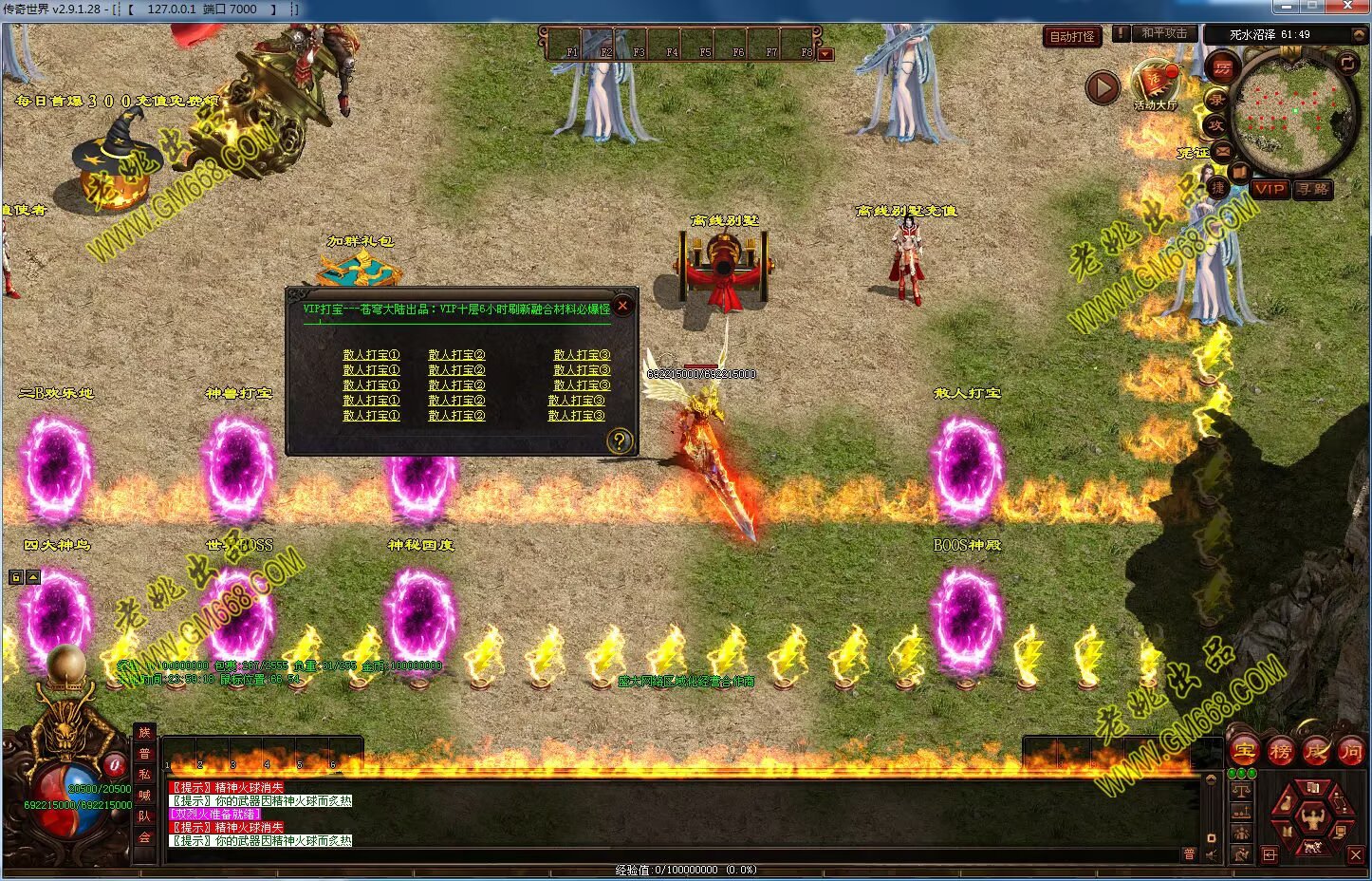The width and height of the screenshot is (1372, 881).
Task: Open the bag pouch in the hexagon menu
Action: (1288, 802)
